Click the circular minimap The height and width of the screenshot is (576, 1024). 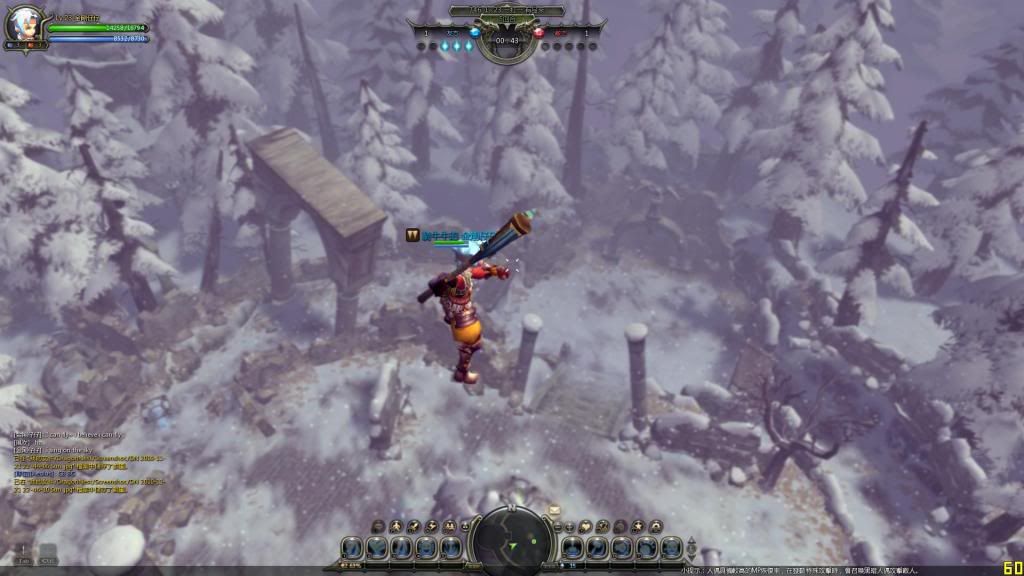pyautogui.click(x=511, y=545)
